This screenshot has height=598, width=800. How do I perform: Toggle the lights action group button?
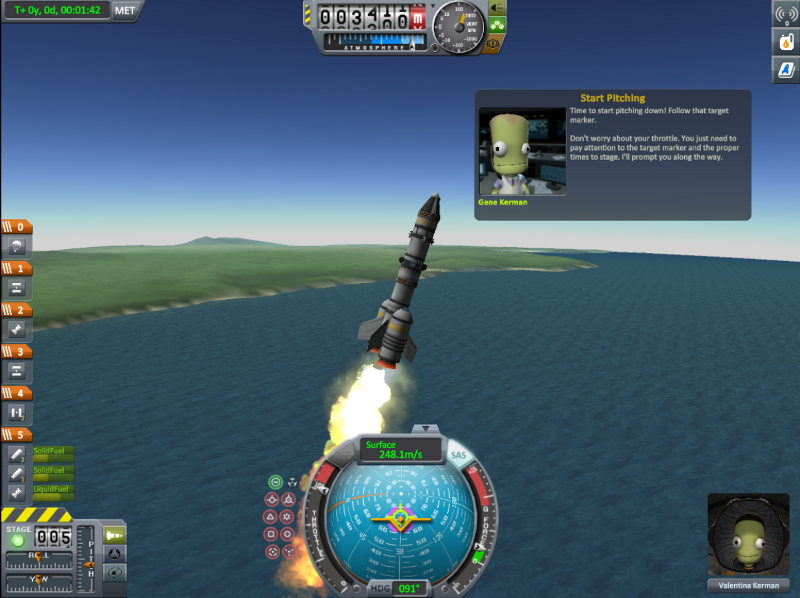click(x=497, y=8)
